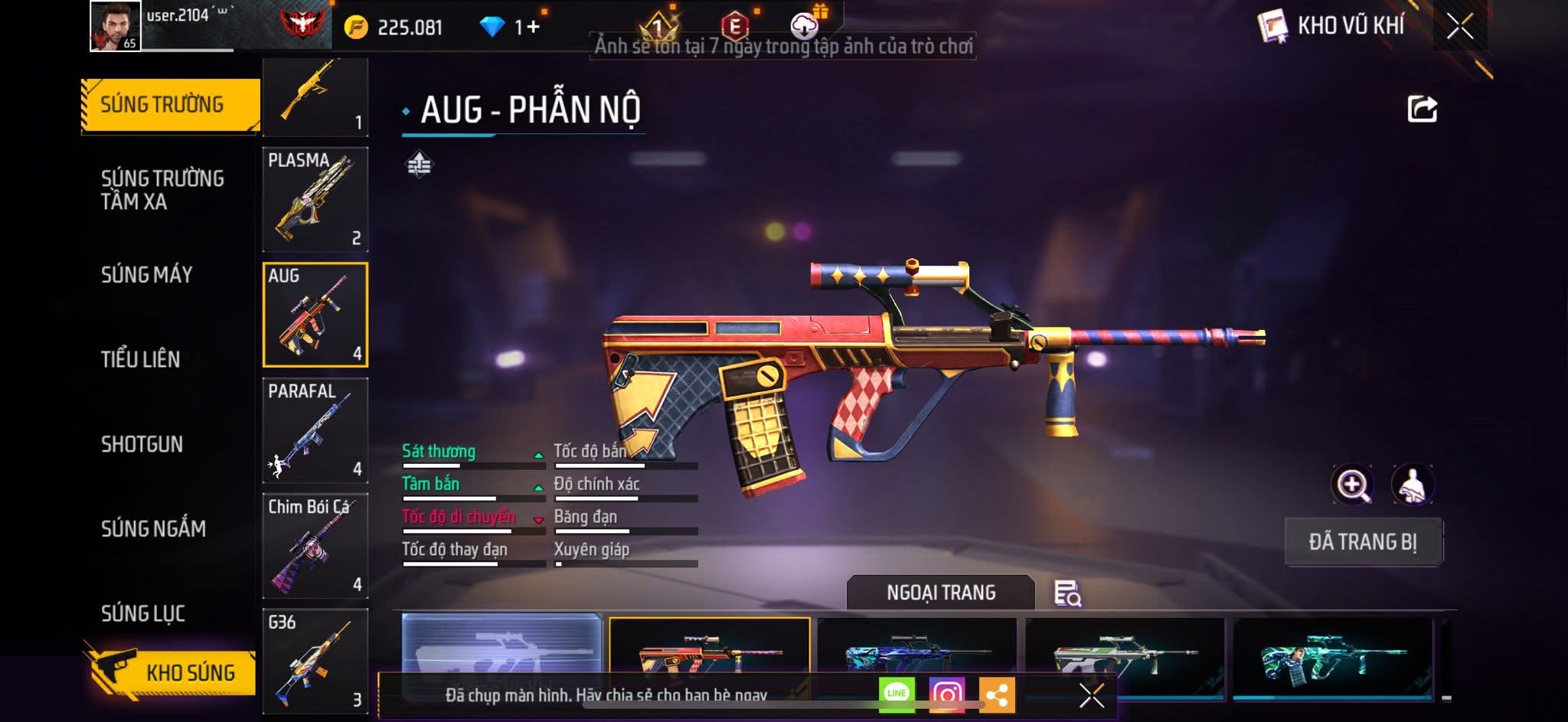Screen dimensions: 1568x722
Task: Show the Shotgun category
Action: [x=142, y=444]
